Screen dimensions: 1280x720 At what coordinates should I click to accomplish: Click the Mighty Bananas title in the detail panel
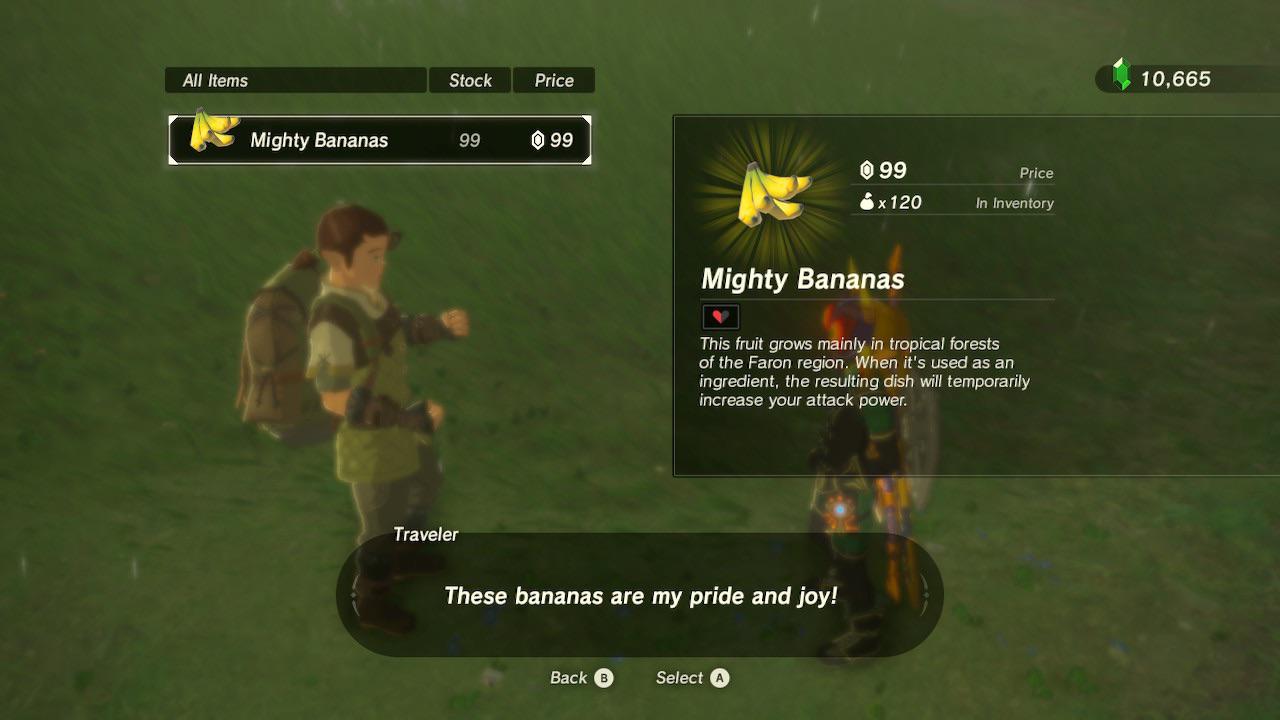tap(802, 280)
